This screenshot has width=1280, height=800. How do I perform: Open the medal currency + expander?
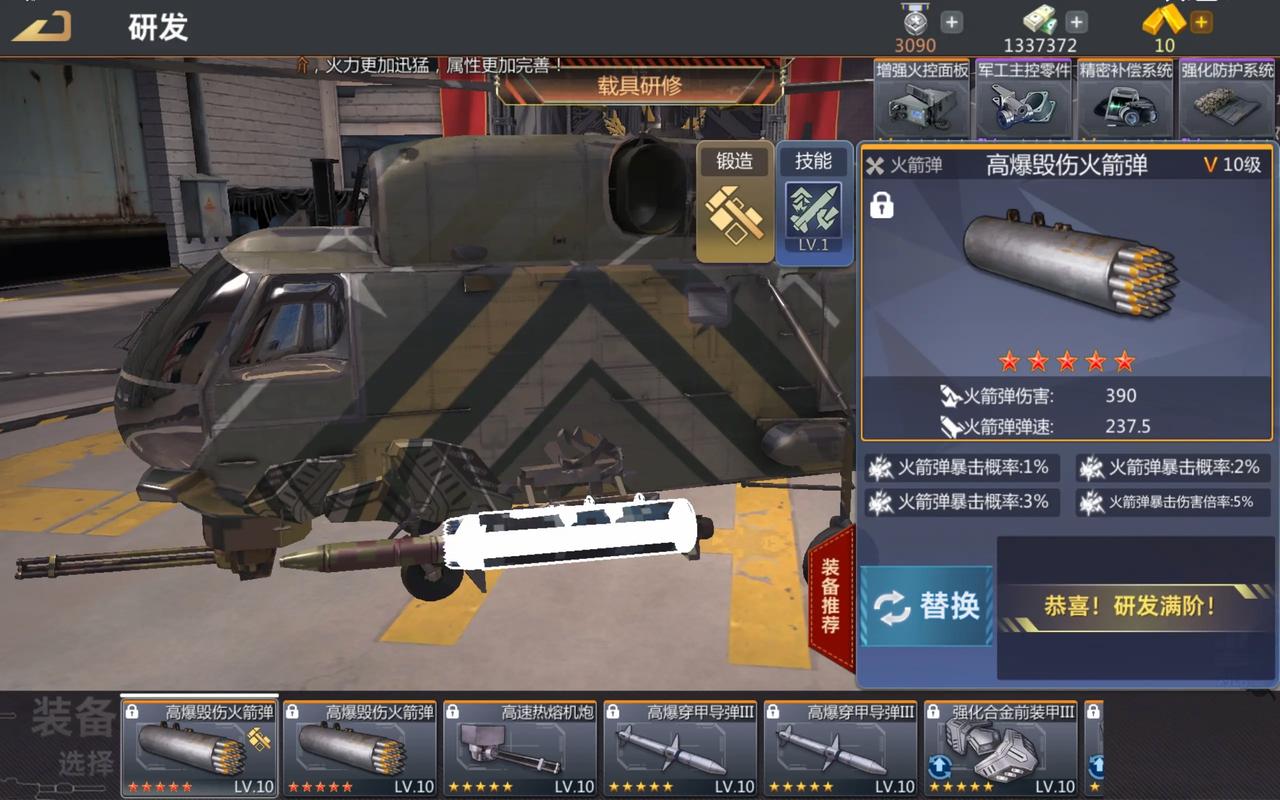click(950, 20)
